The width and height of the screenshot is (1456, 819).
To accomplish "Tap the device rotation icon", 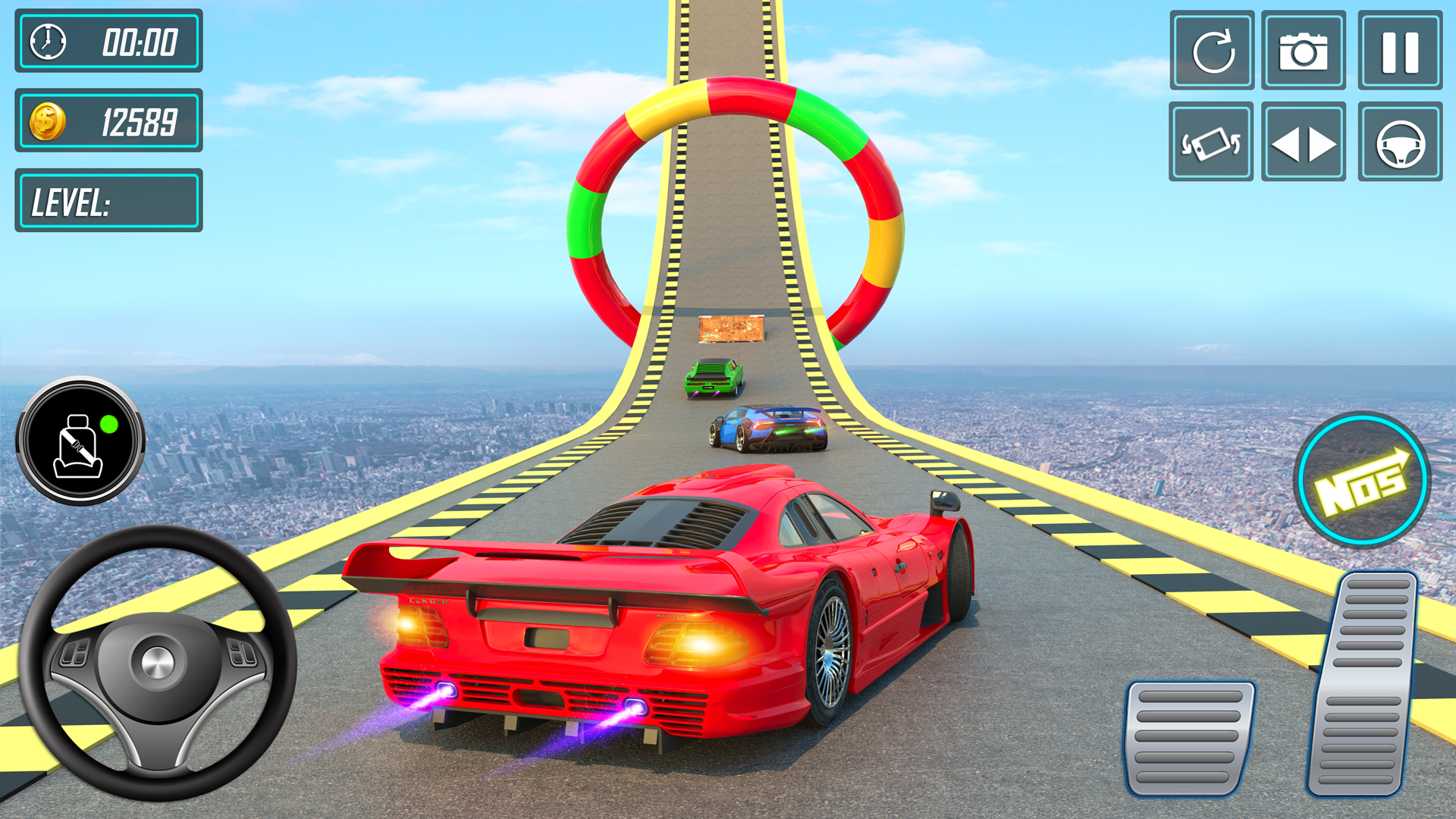I will pyautogui.click(x=1211, y=143).
